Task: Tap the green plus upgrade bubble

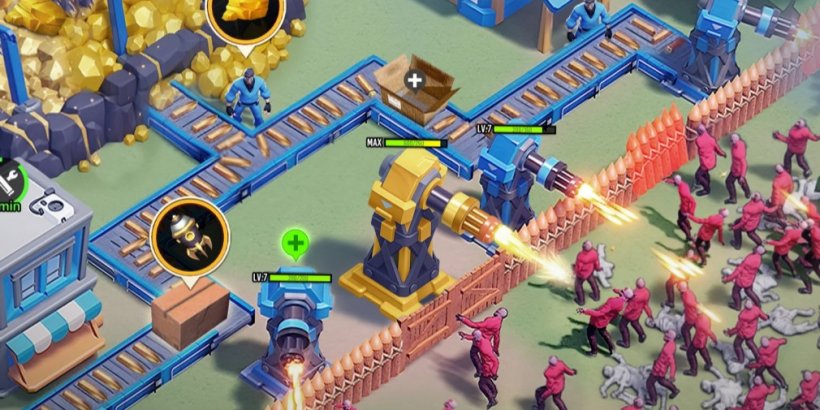Action: pos(294,243)
